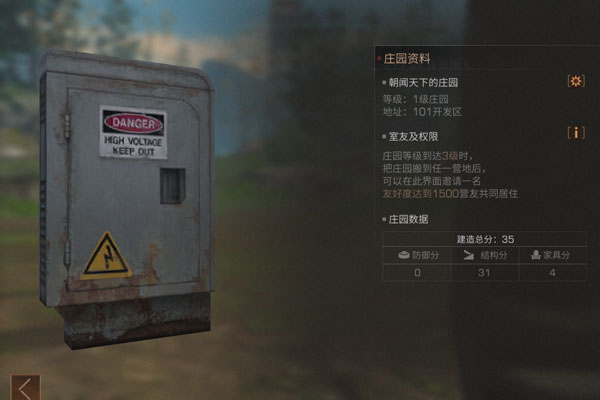This screenshot has height=400, width=600.
Task: Show roommate permissions info icon
Action: click(575, 133)
